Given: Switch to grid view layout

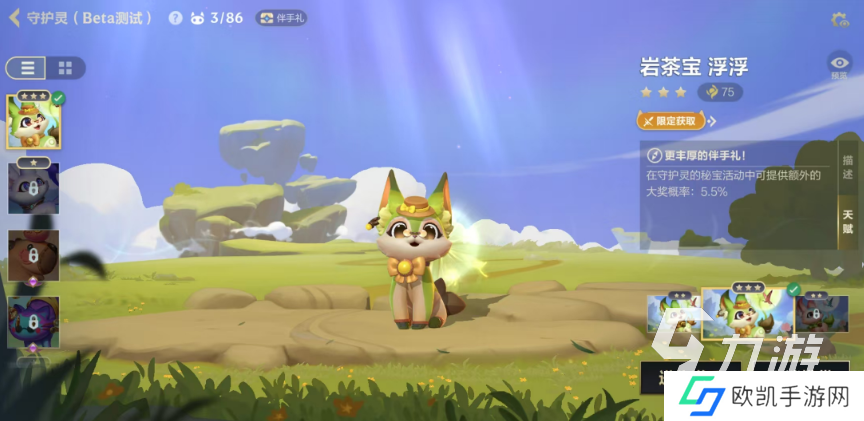Looking at the screenshot, I should click(x=65, y=68).
